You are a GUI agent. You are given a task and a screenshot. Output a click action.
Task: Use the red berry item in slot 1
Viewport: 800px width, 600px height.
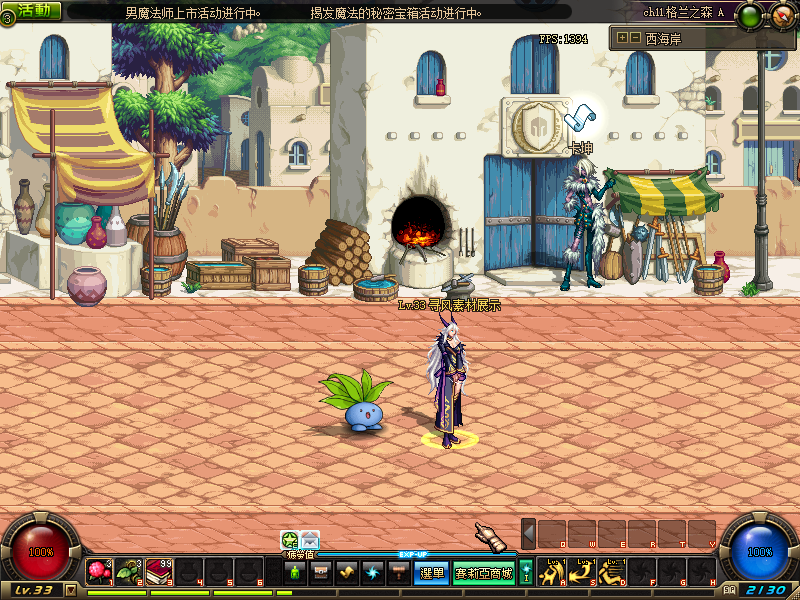[x=99, y=571]
